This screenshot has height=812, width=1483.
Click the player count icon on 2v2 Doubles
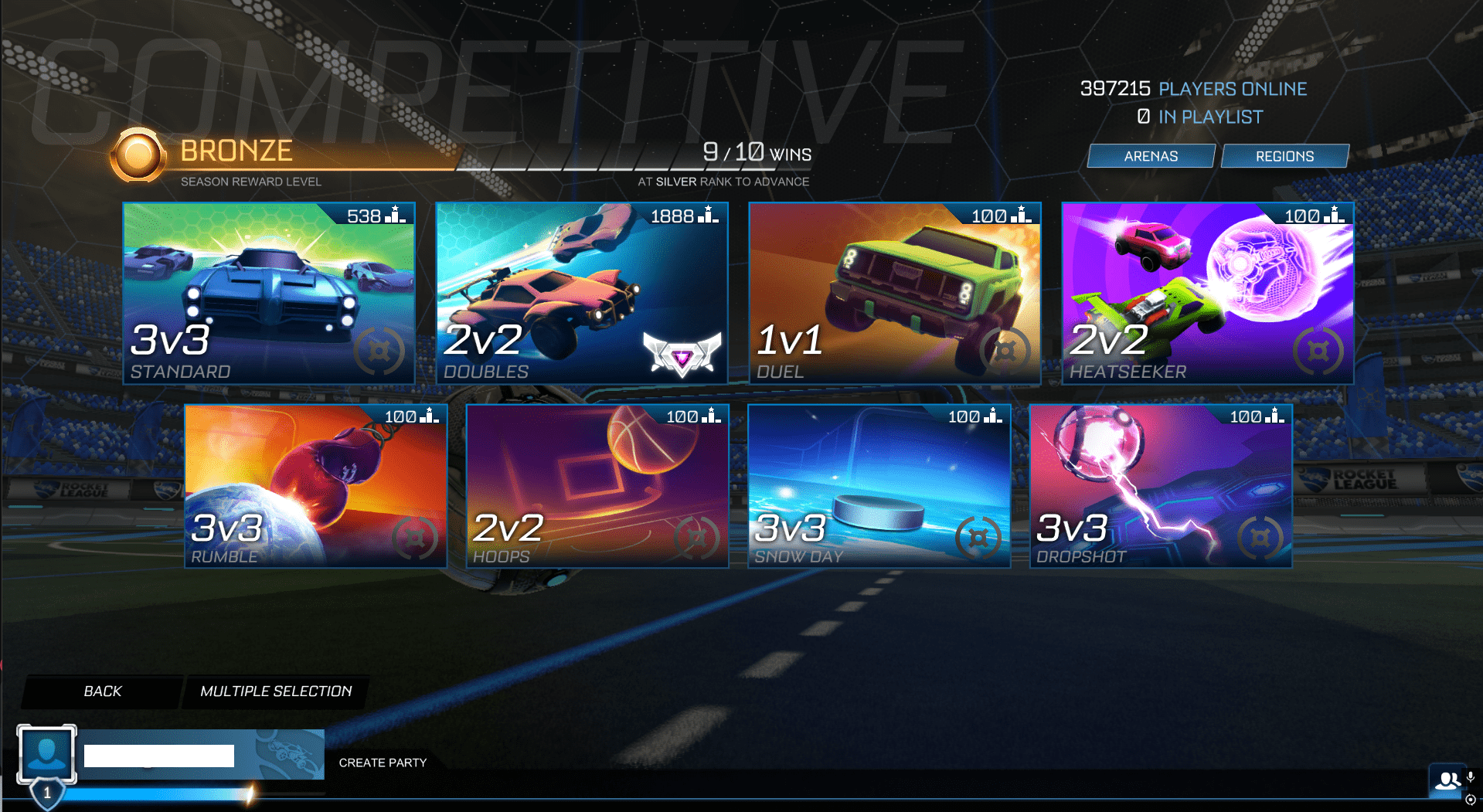click(706, 216)
